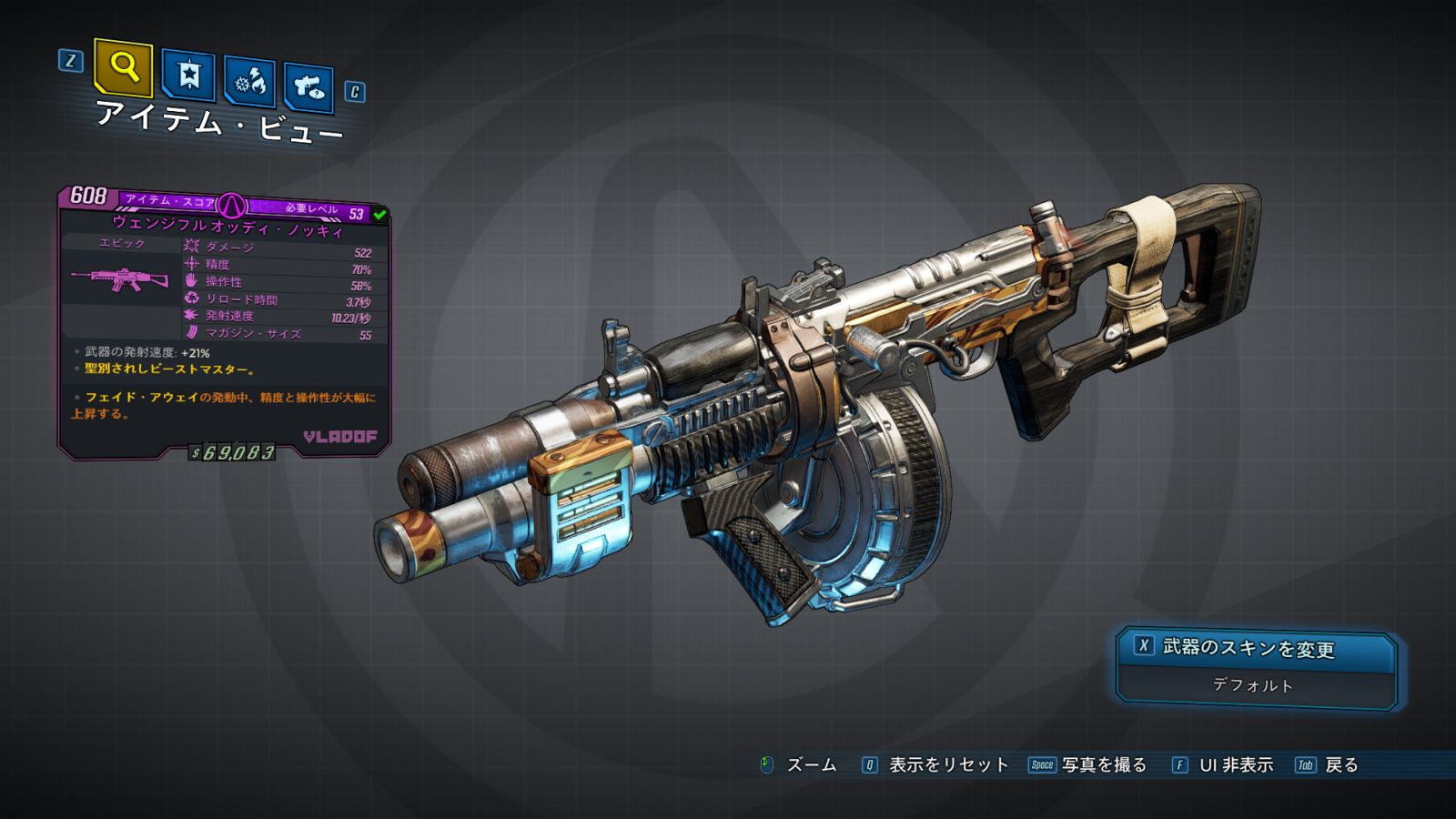Open the snowflake and flame elements tab
Viewport: 1456px width, 819px height.
pos(249,82)
